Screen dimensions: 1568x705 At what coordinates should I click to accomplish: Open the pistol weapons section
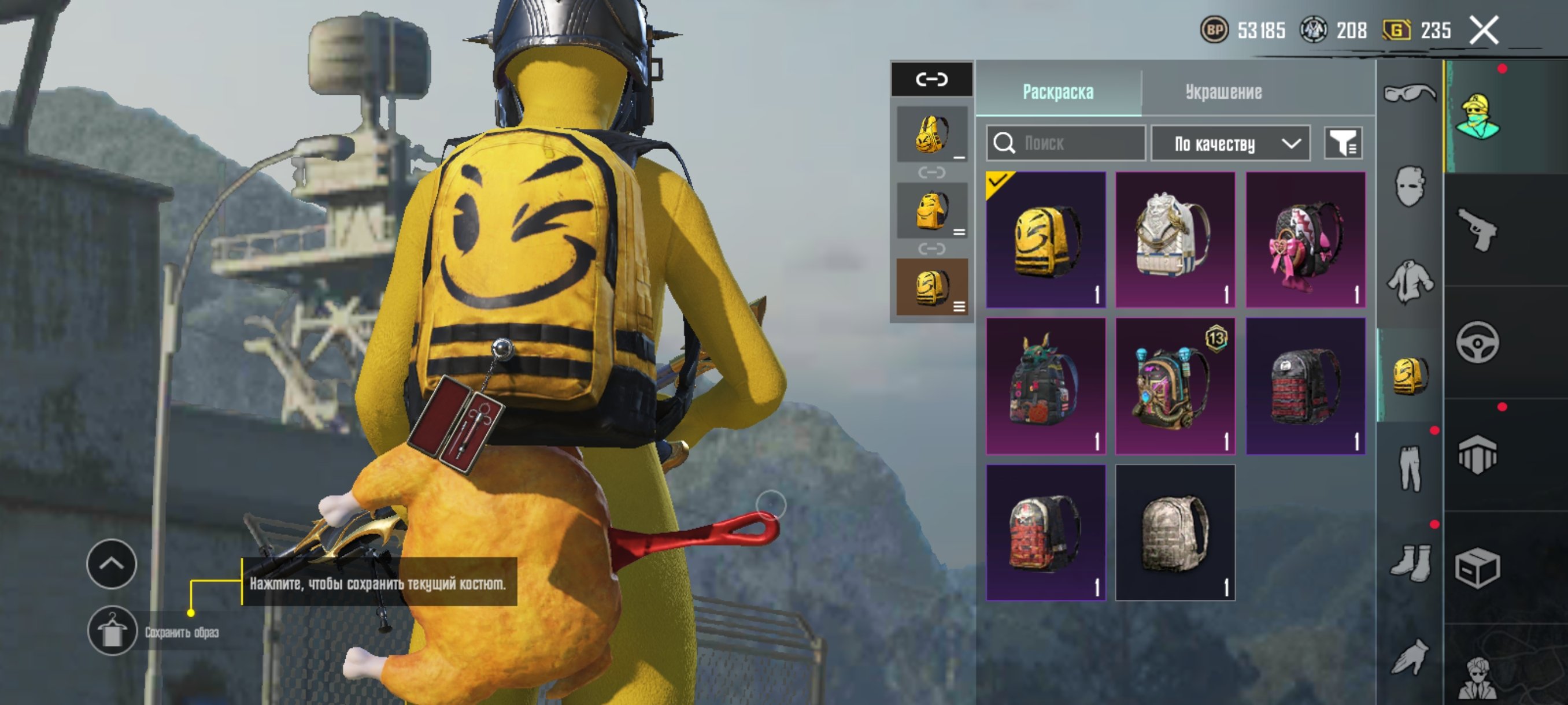pos(1477,229)
